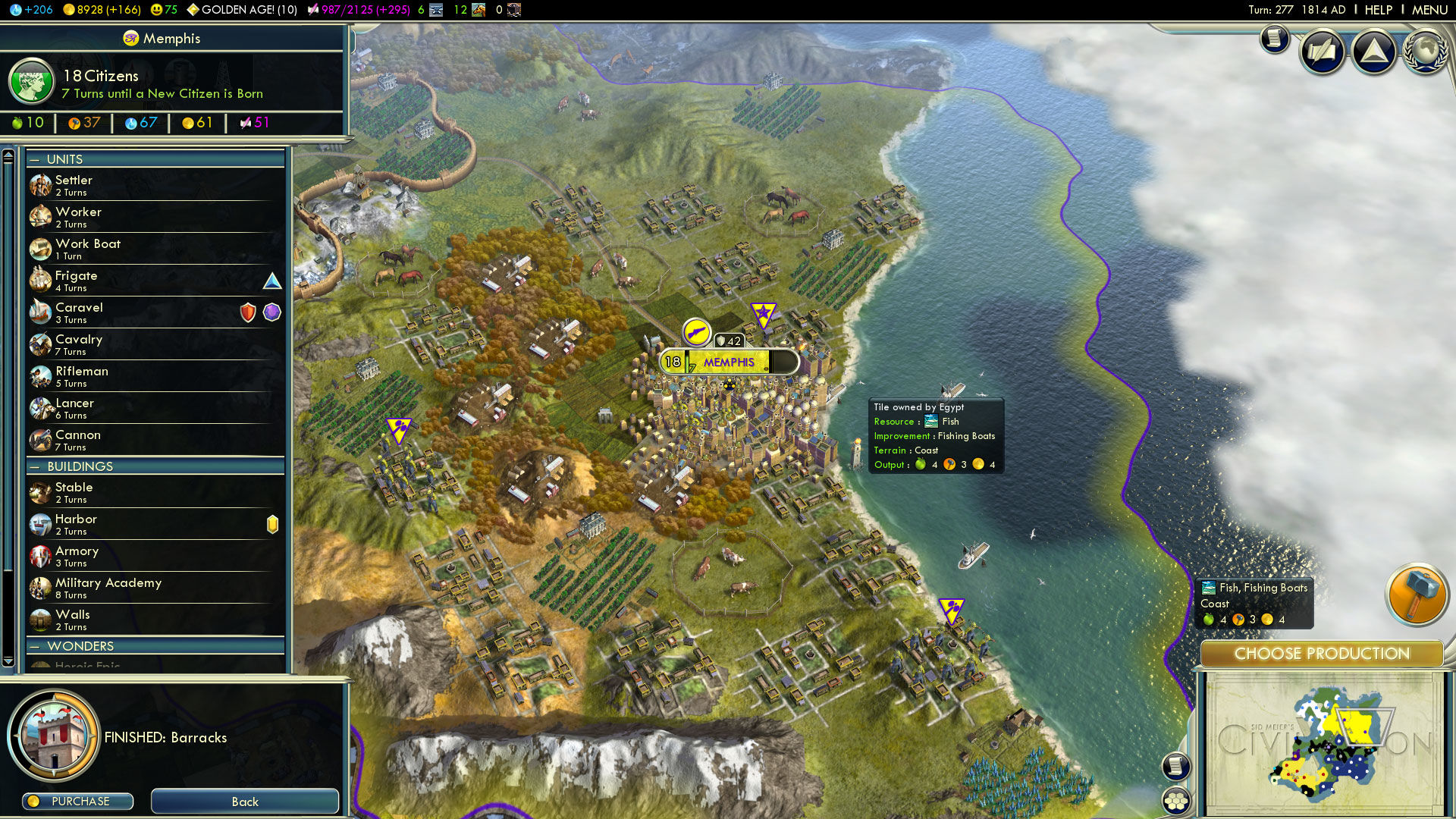This screenshot has width=1456, height=819.
Task: Click the Back button
Action: [x=244, y=802]
